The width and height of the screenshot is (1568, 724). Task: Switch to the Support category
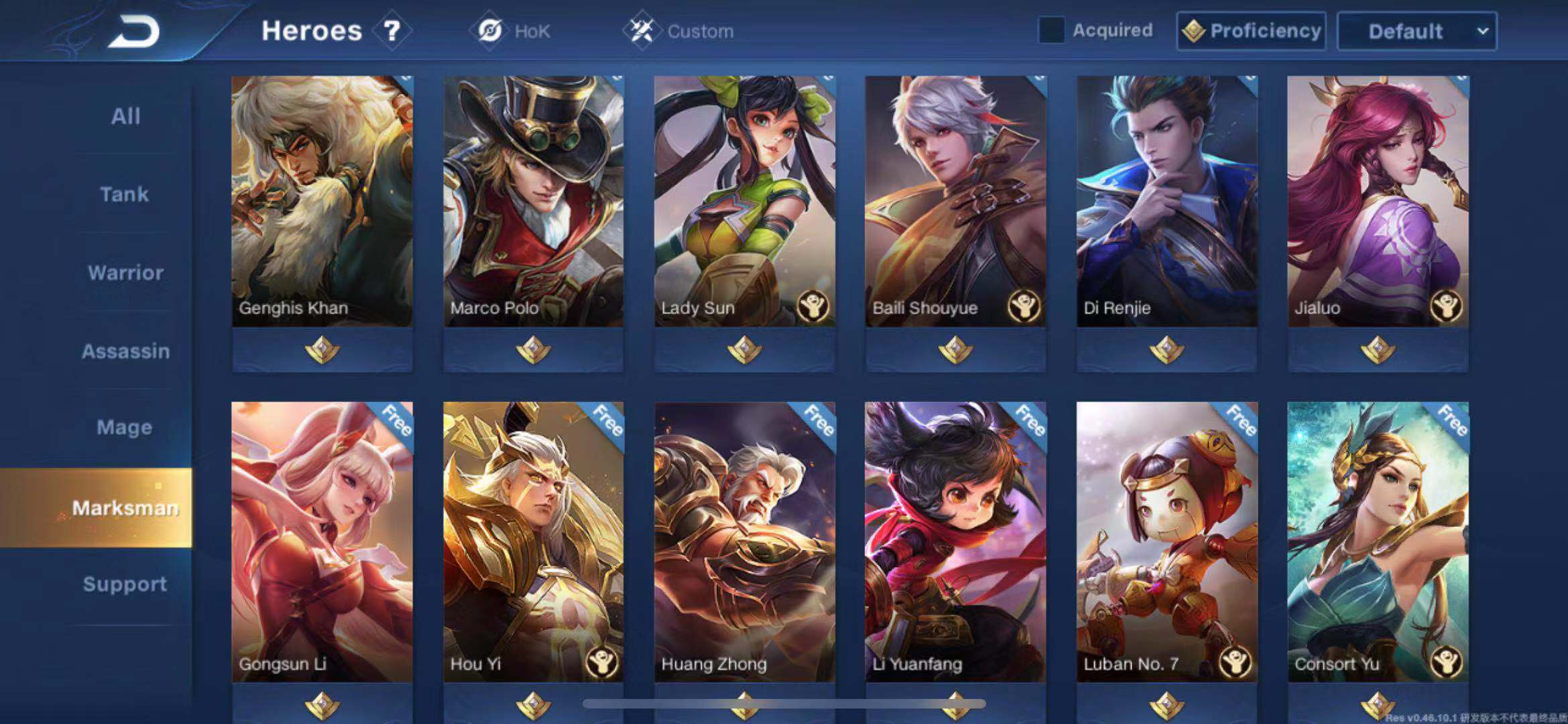(125, 584)
